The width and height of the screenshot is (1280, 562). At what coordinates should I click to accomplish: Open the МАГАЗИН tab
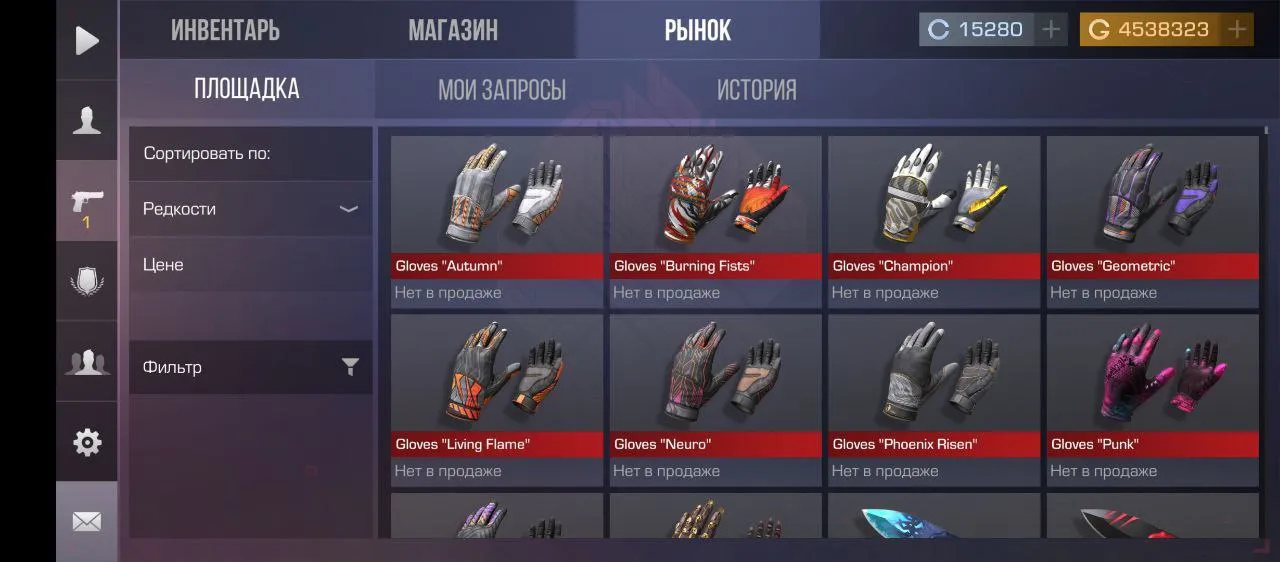[453, 30]
